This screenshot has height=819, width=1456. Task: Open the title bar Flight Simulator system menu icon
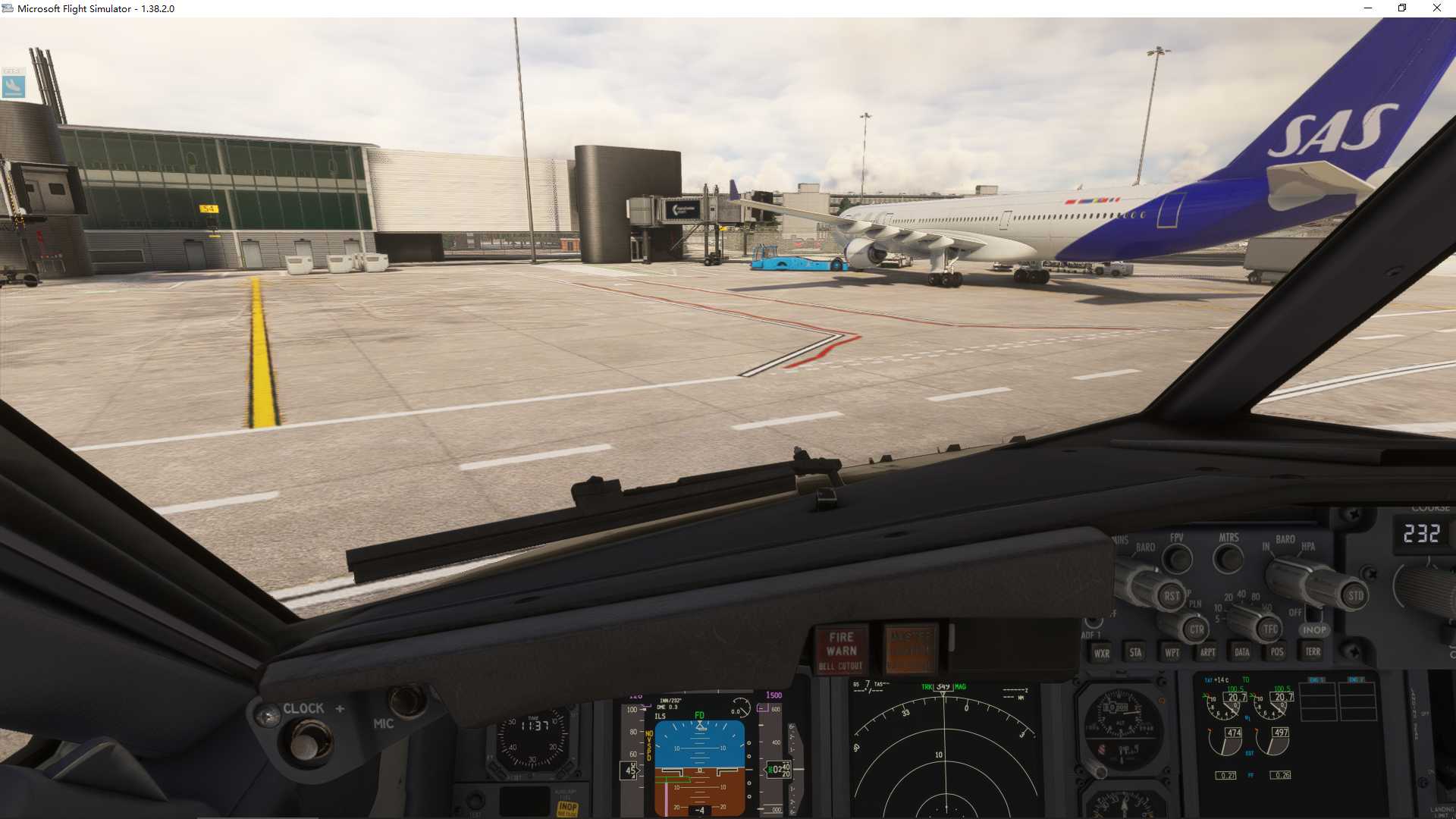coord(8,8)
